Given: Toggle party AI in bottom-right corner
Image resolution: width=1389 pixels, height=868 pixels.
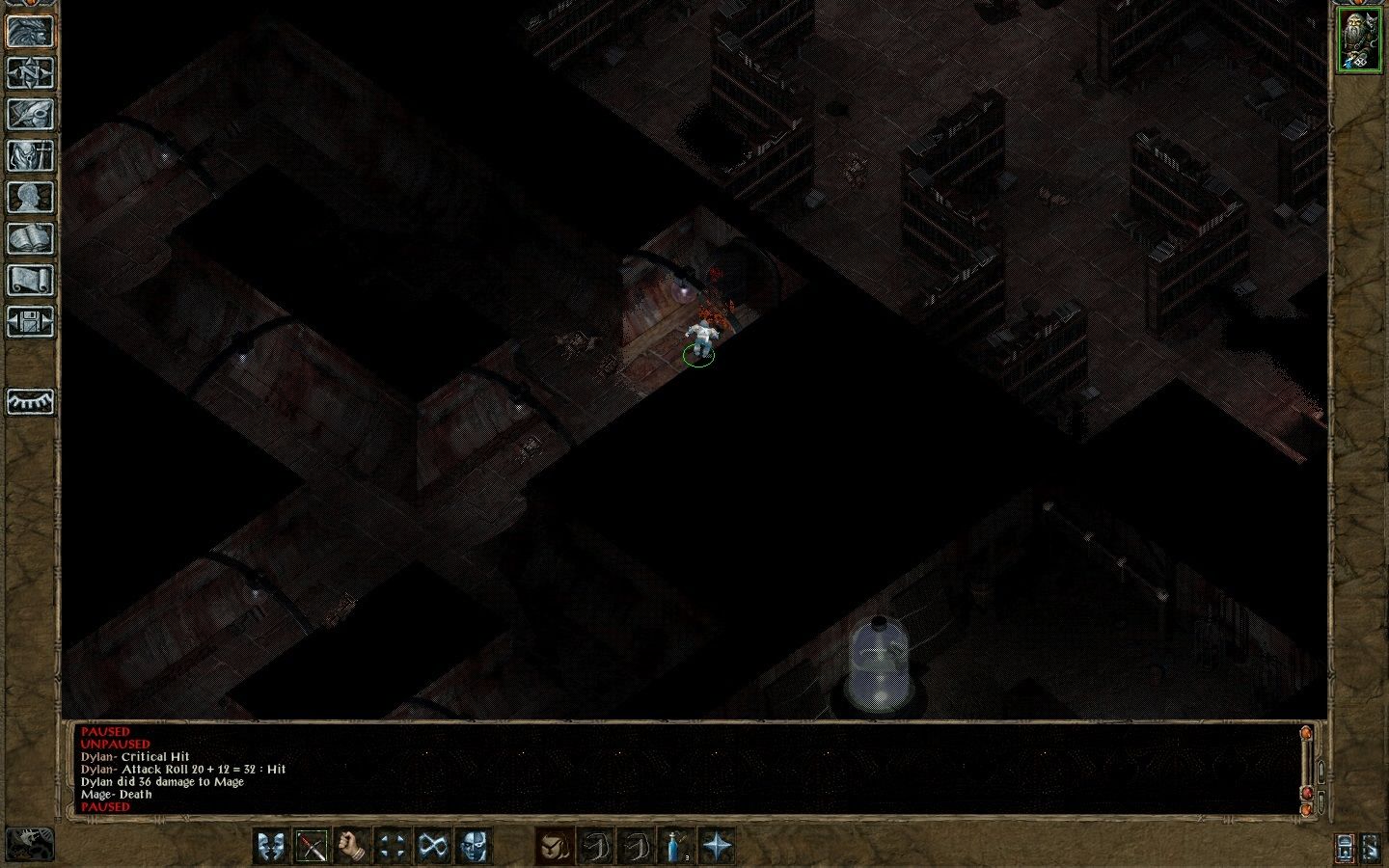Looking at the screenshot, I should (x=1372, y=849).
